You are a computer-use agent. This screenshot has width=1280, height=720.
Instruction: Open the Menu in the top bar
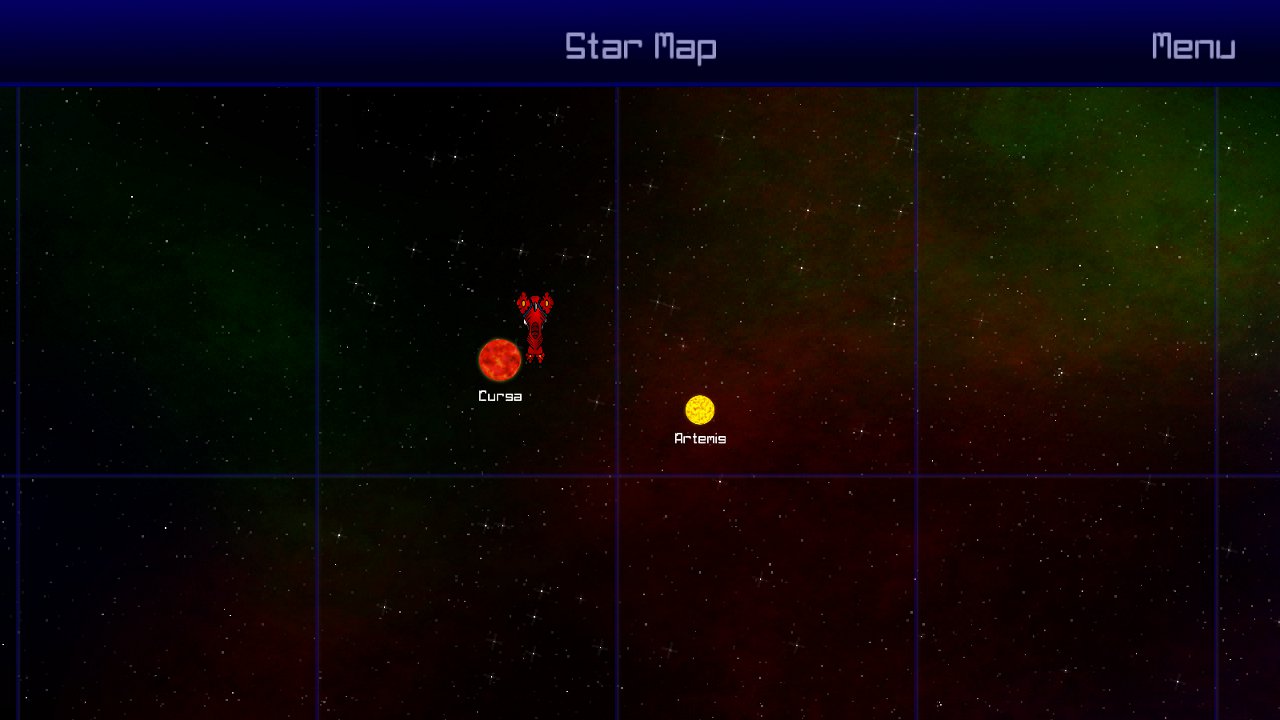[x=1193, y=45]
